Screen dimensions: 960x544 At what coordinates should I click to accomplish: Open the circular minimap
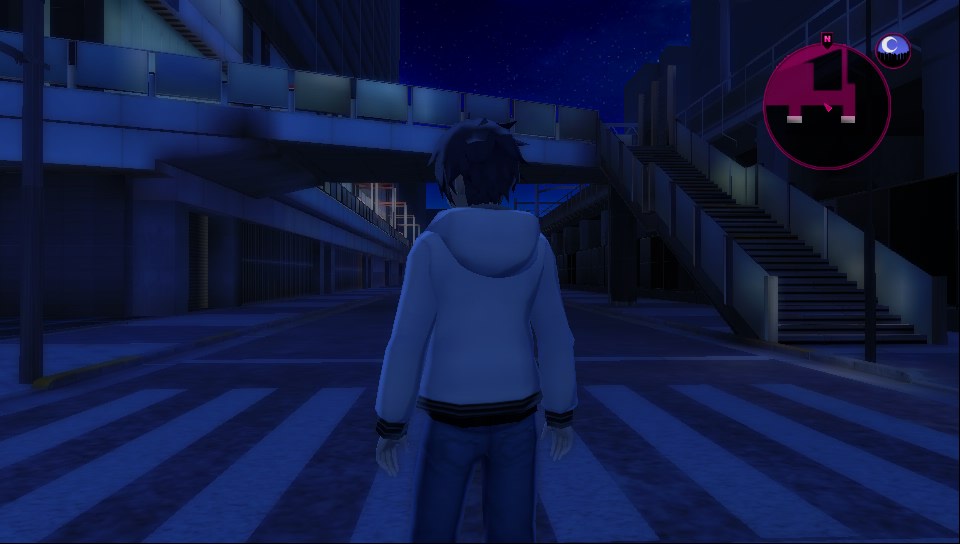point(826,105)
